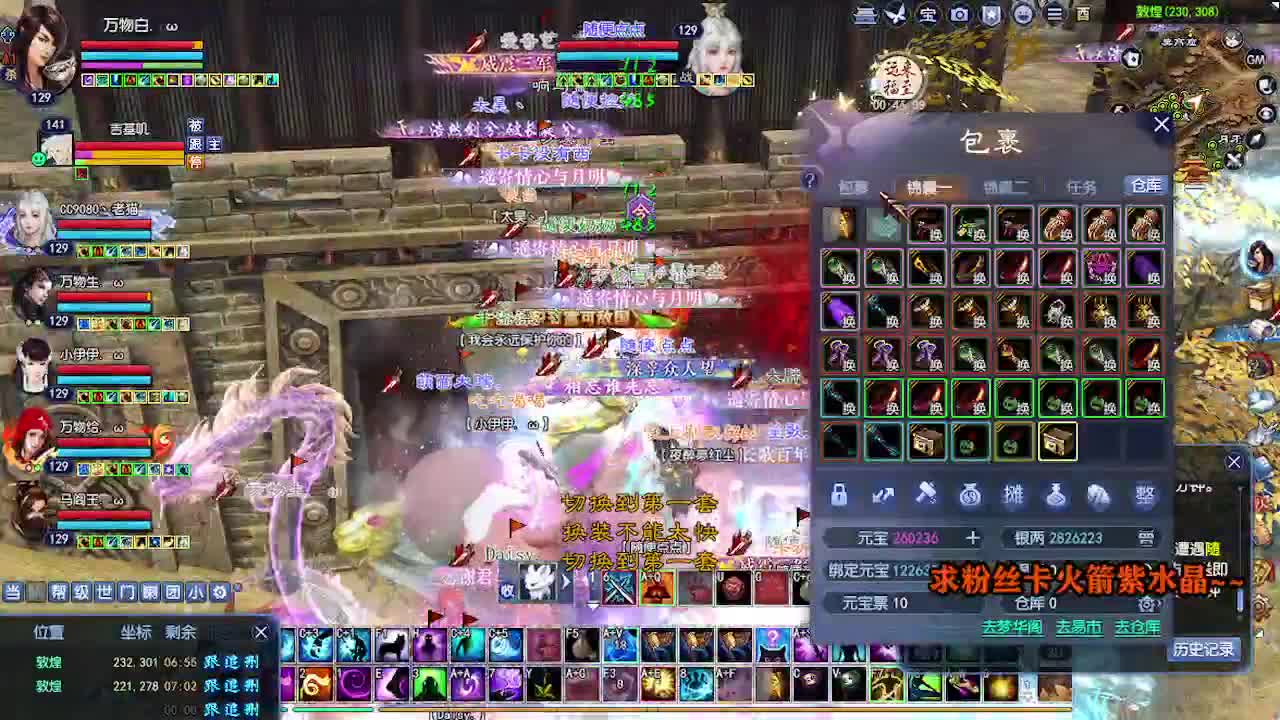
Task: Open the 摊 stall icon in the bag toolbar
Action: point(1012,495)
